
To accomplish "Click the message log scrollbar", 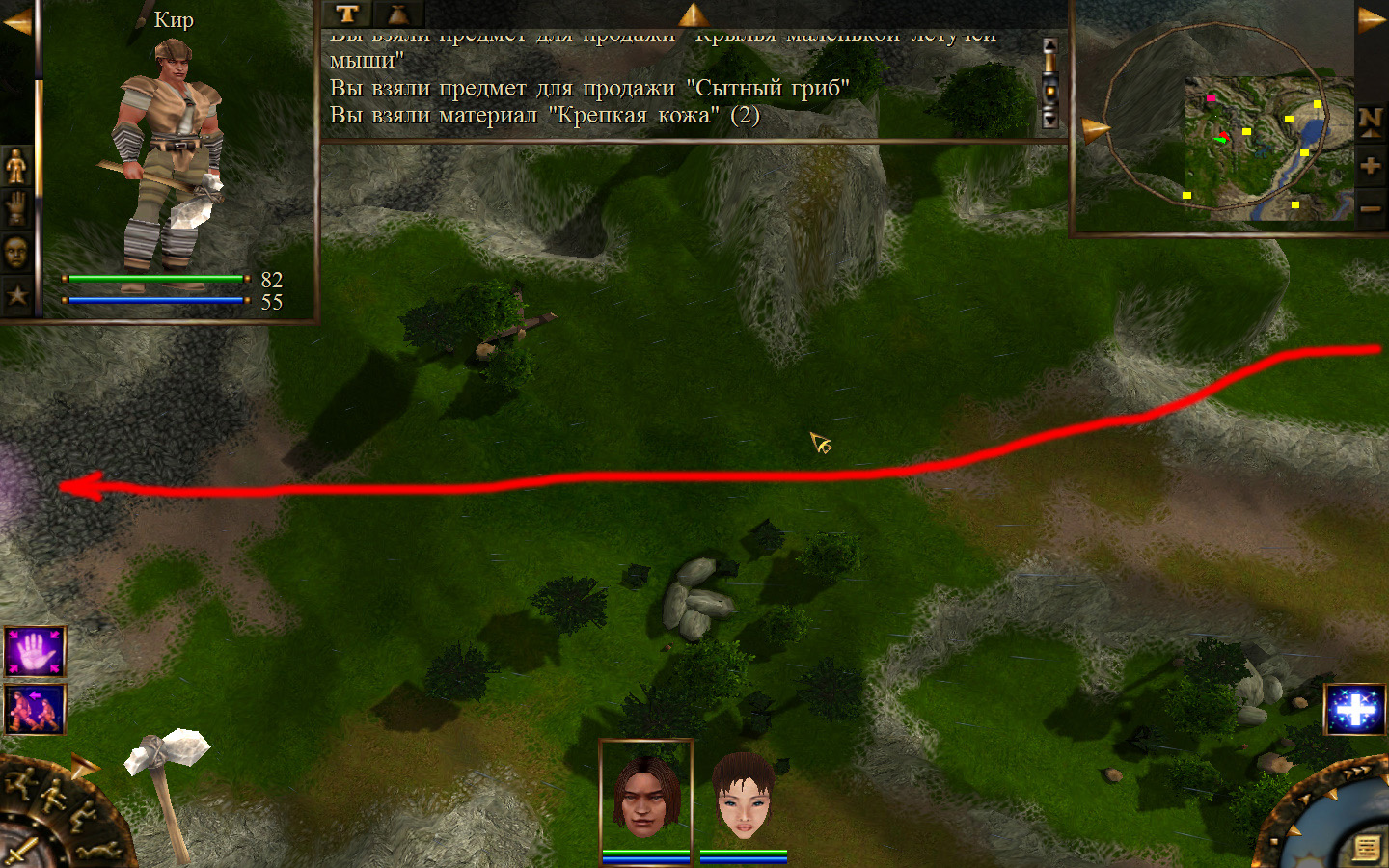I will point(1050,83).
